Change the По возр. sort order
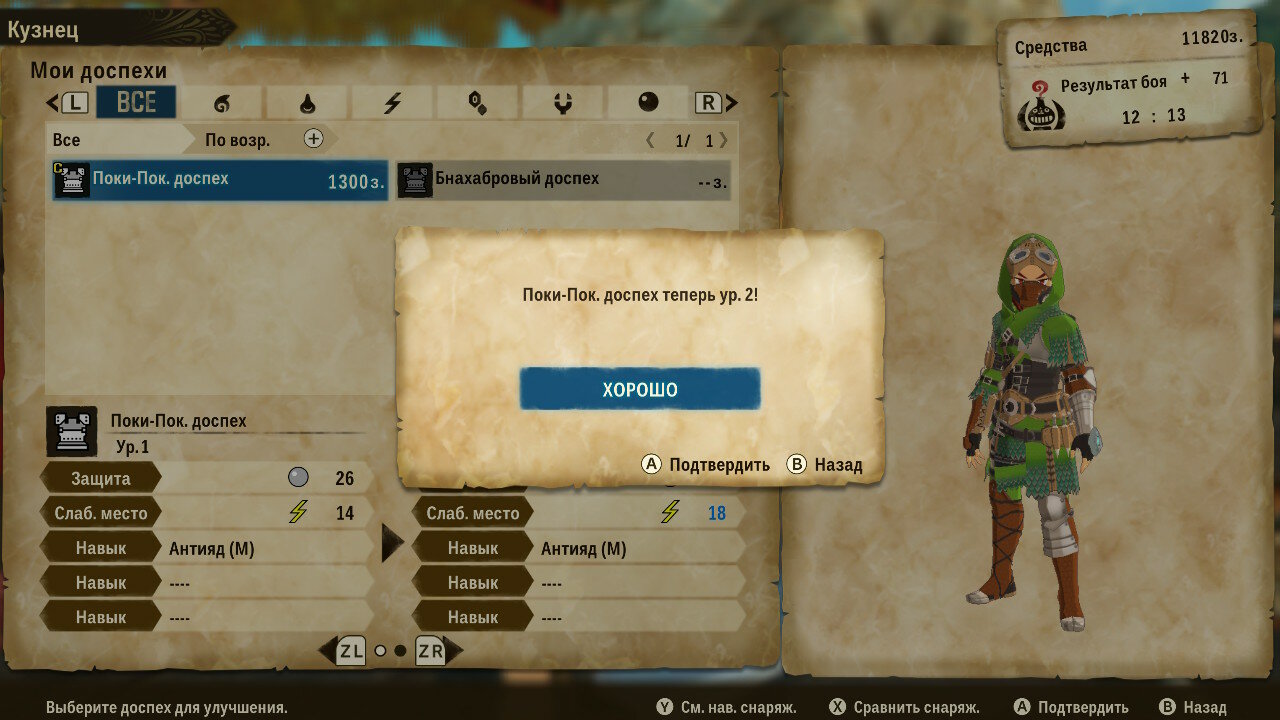1280x720 pixels. [x=238, y=140]
